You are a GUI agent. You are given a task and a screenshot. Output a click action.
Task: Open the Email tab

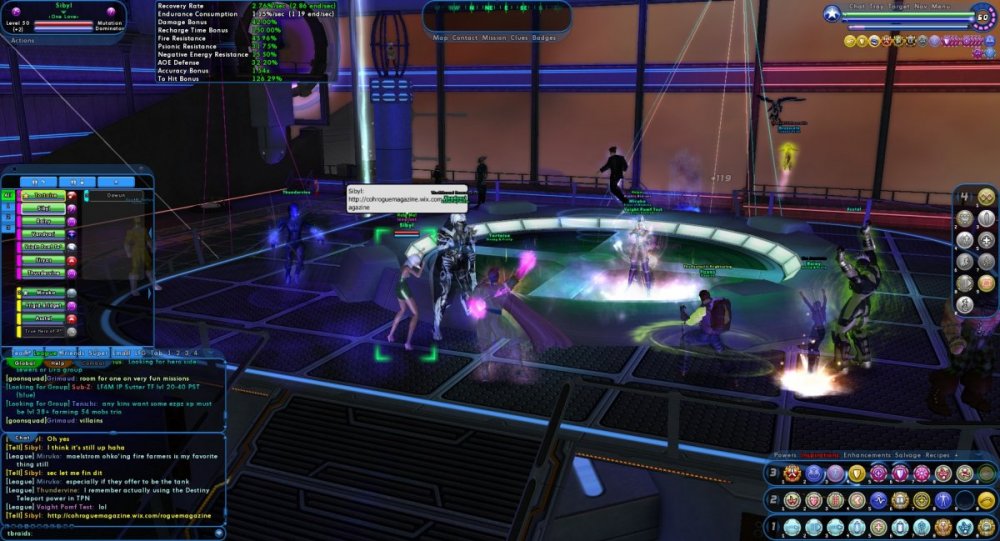point(121,353)
